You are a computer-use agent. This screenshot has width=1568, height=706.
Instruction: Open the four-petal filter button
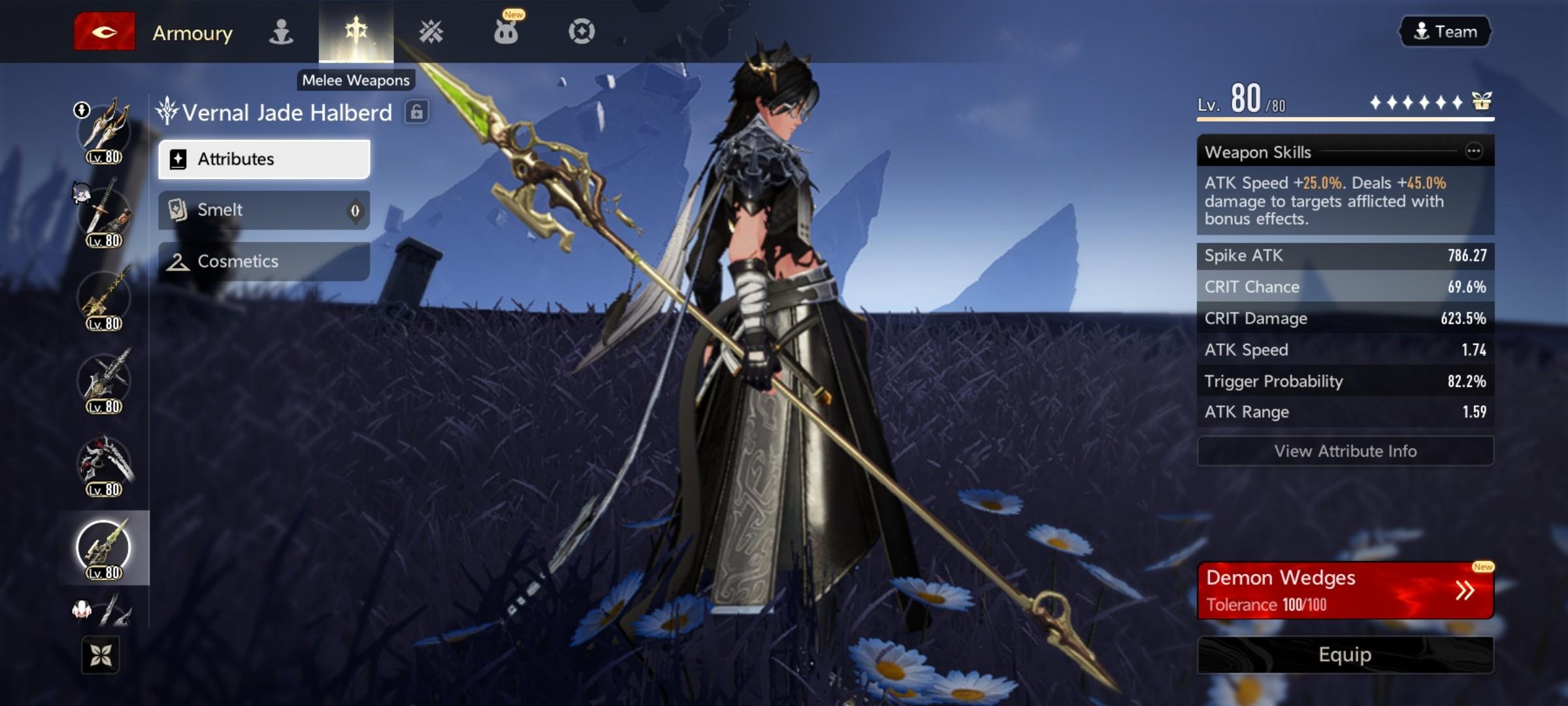tap(101, 654)
